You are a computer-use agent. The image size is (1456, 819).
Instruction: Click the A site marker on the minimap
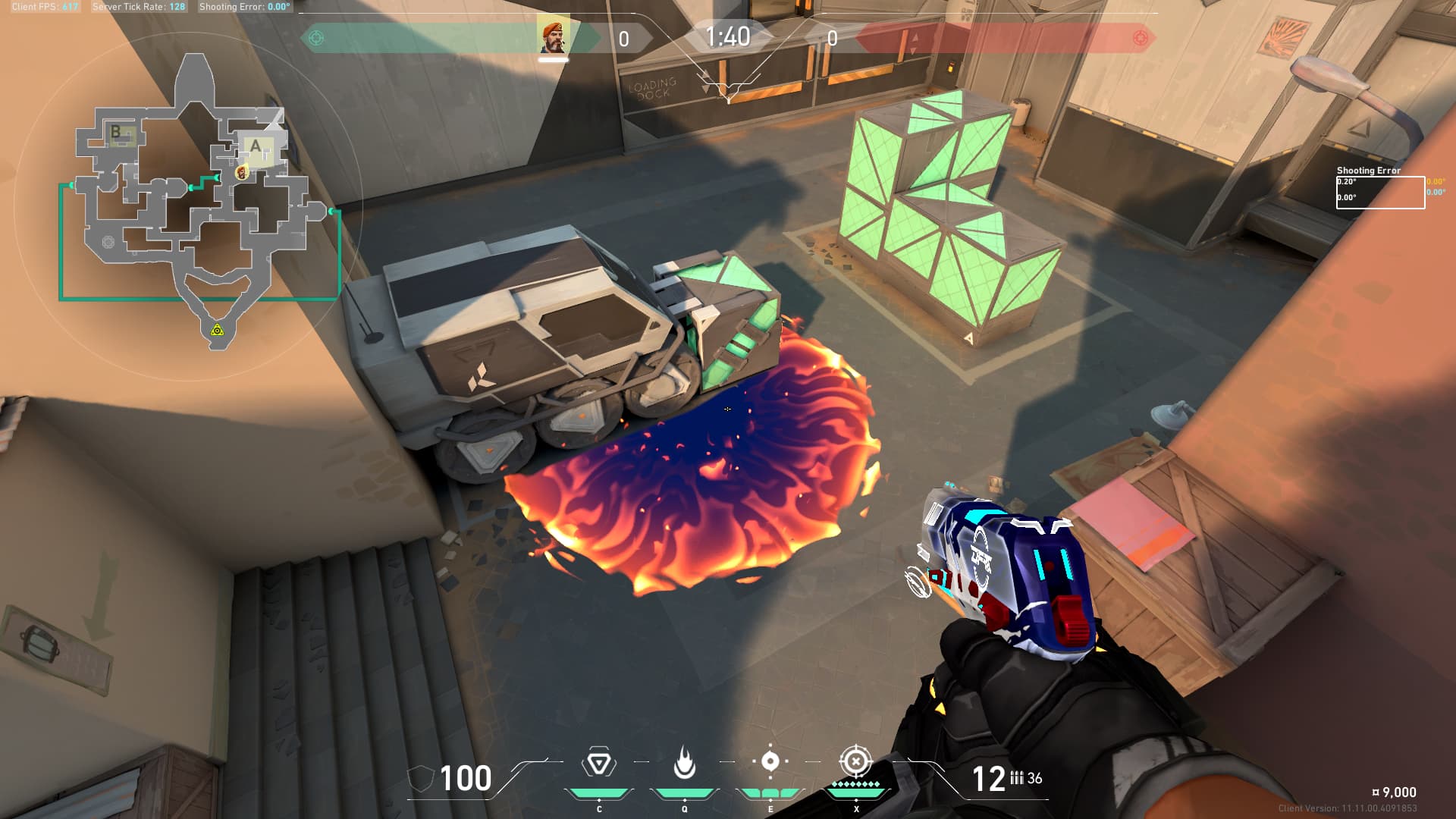tap(256, 146)
